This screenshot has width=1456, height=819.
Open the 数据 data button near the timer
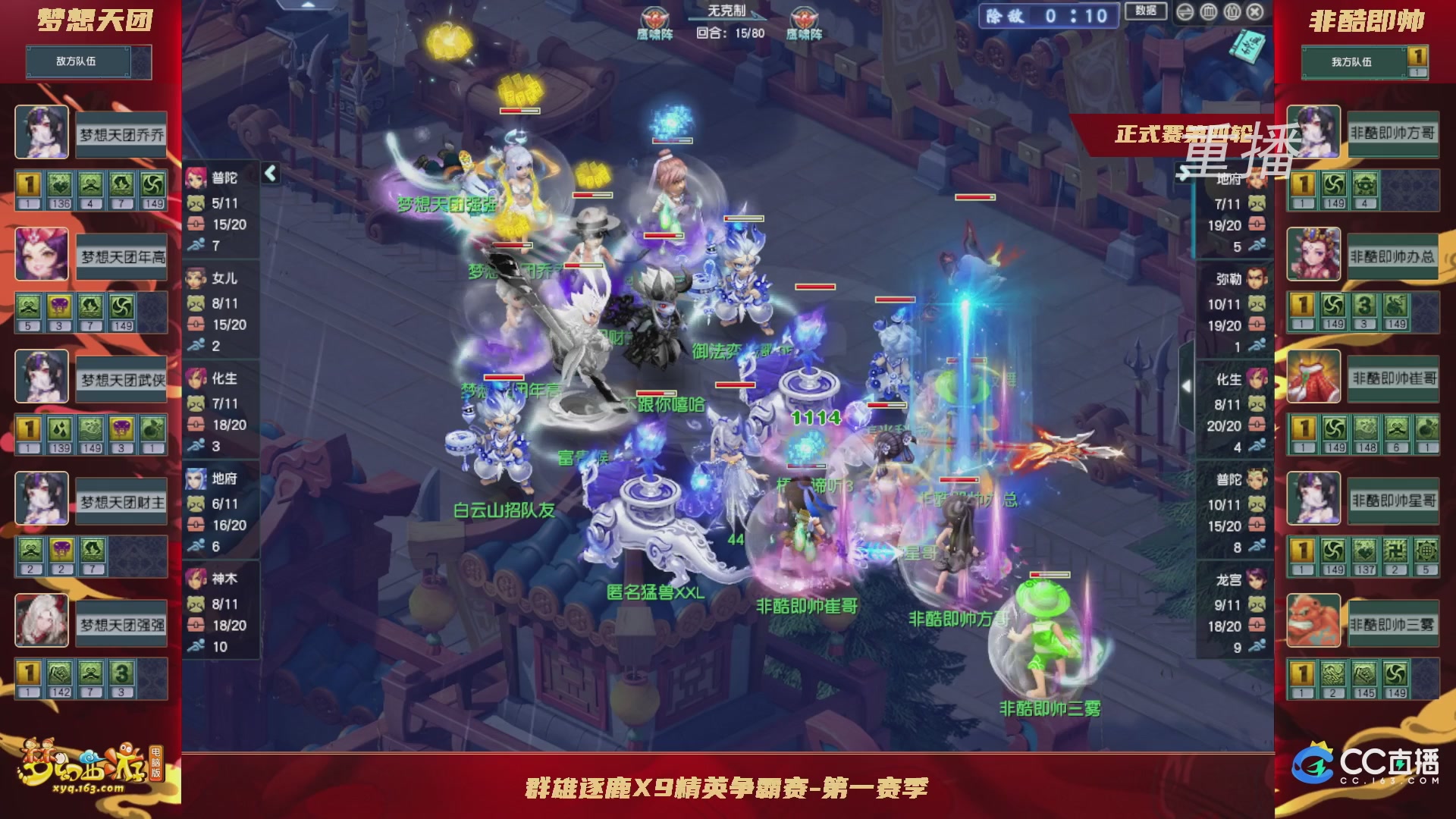point(1147,11)
